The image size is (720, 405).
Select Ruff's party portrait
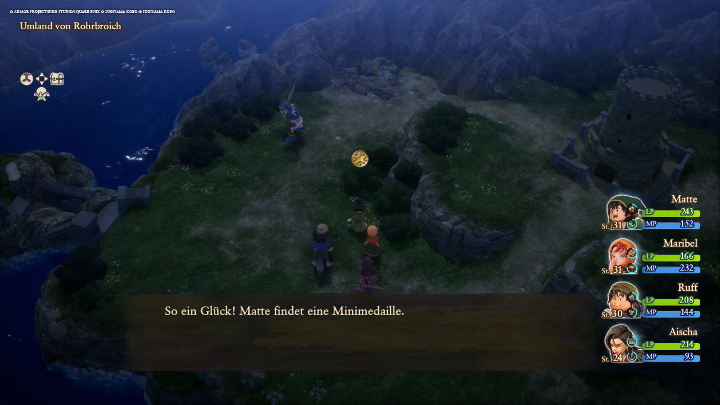[x=621, y=299]
